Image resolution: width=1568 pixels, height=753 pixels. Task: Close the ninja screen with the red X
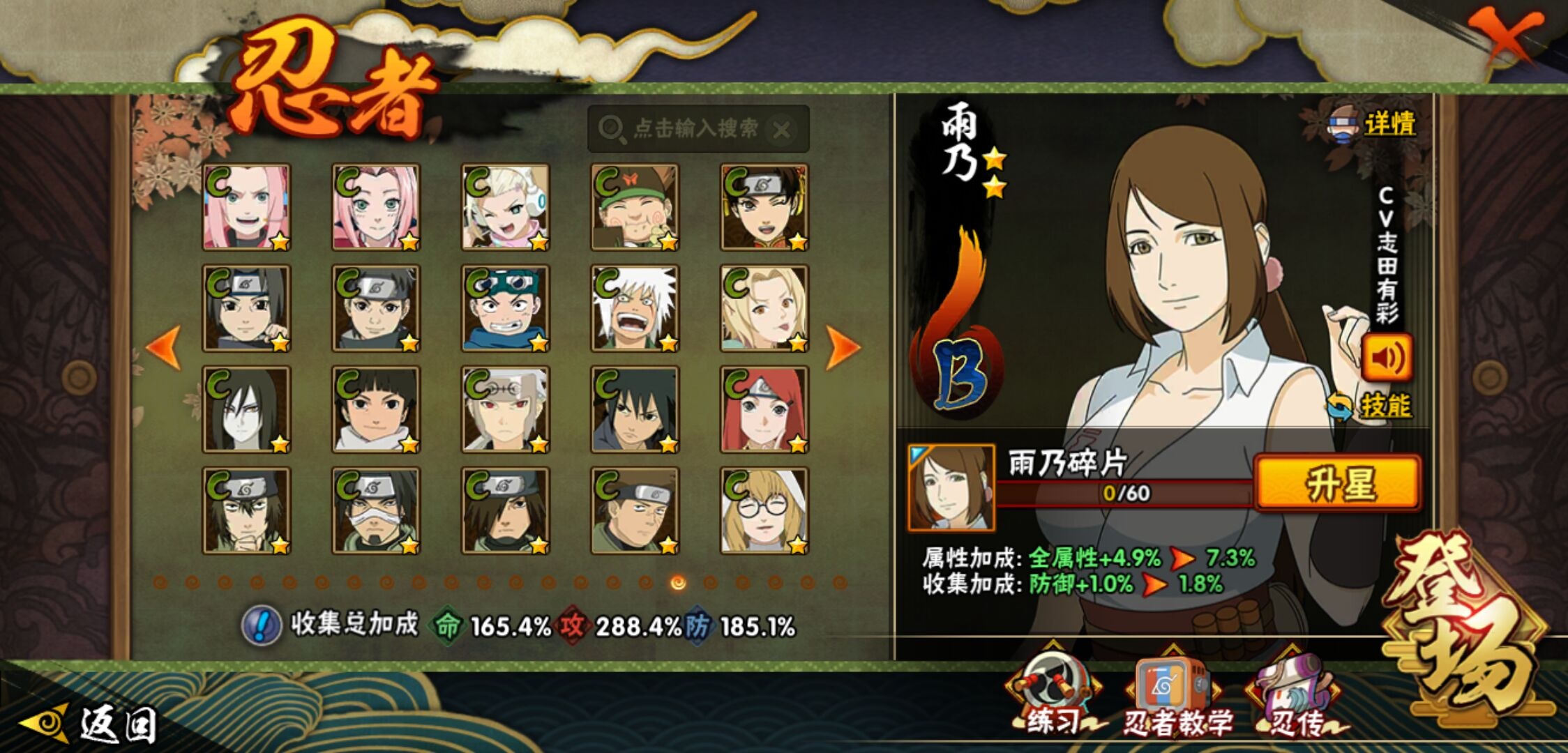(1505, 36)
